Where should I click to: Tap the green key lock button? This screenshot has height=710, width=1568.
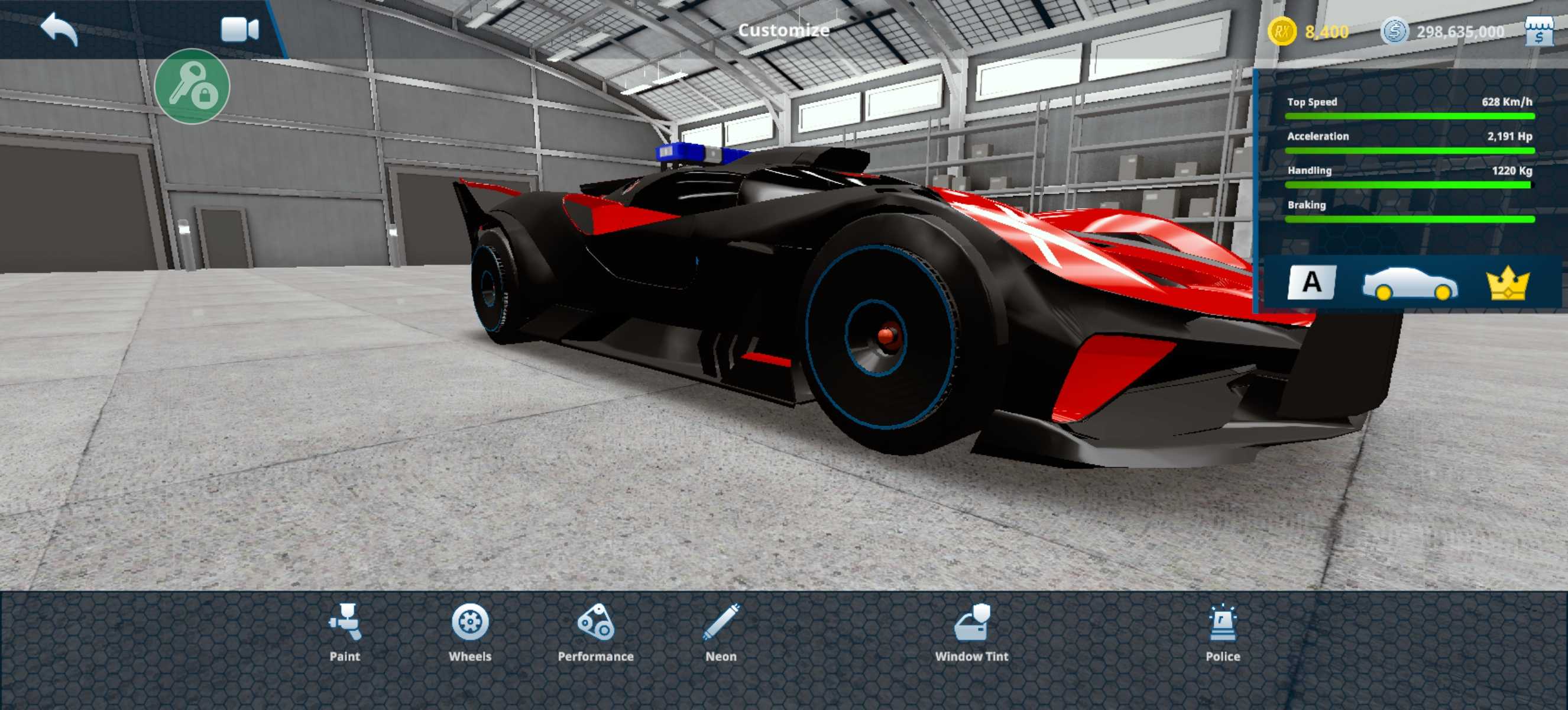192,86
